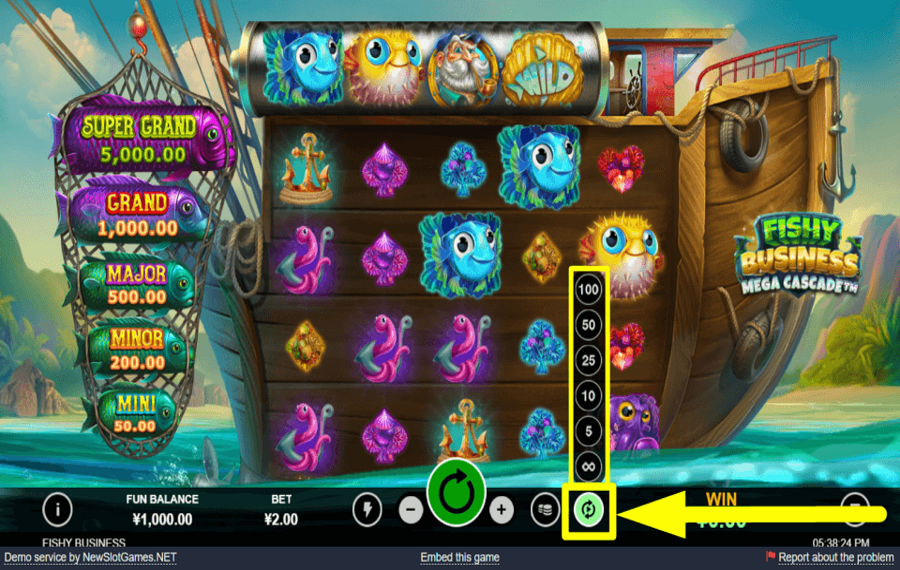
Task: Open the coin stack bet options
Action: (x=544, y=510)
